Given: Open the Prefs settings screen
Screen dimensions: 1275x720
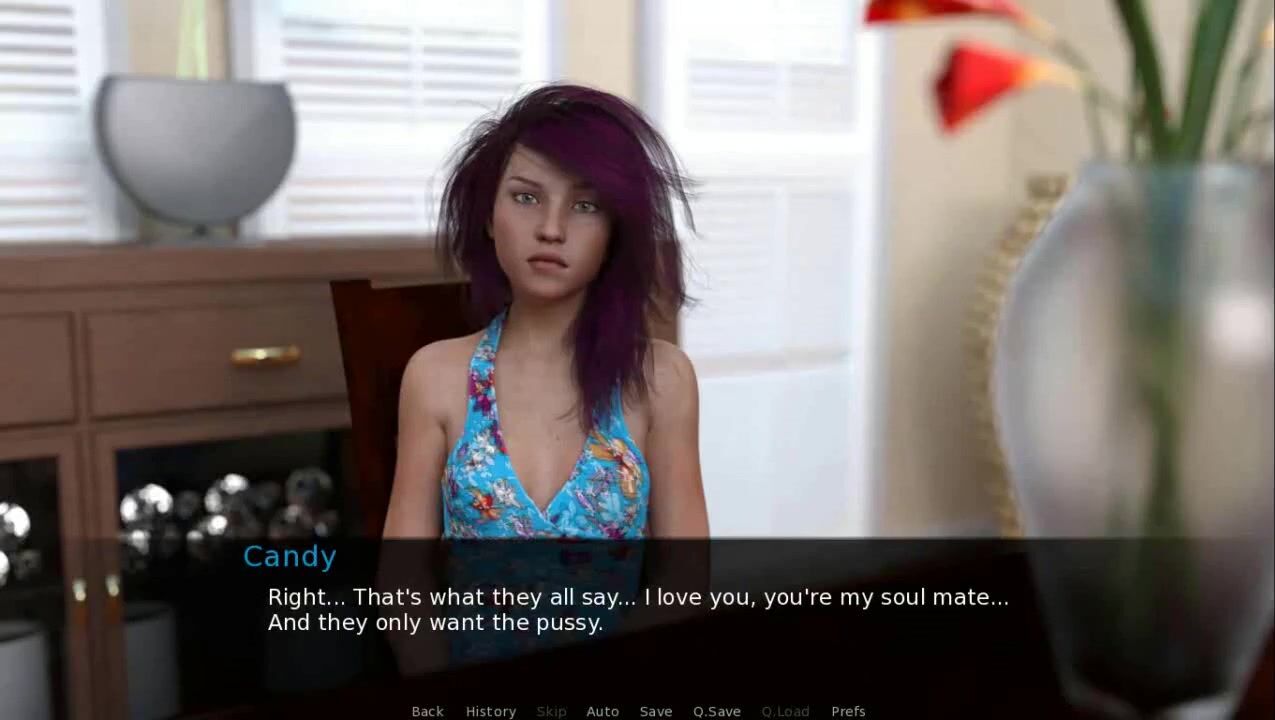Looking at the screenshot, I should tap(848, 711).
